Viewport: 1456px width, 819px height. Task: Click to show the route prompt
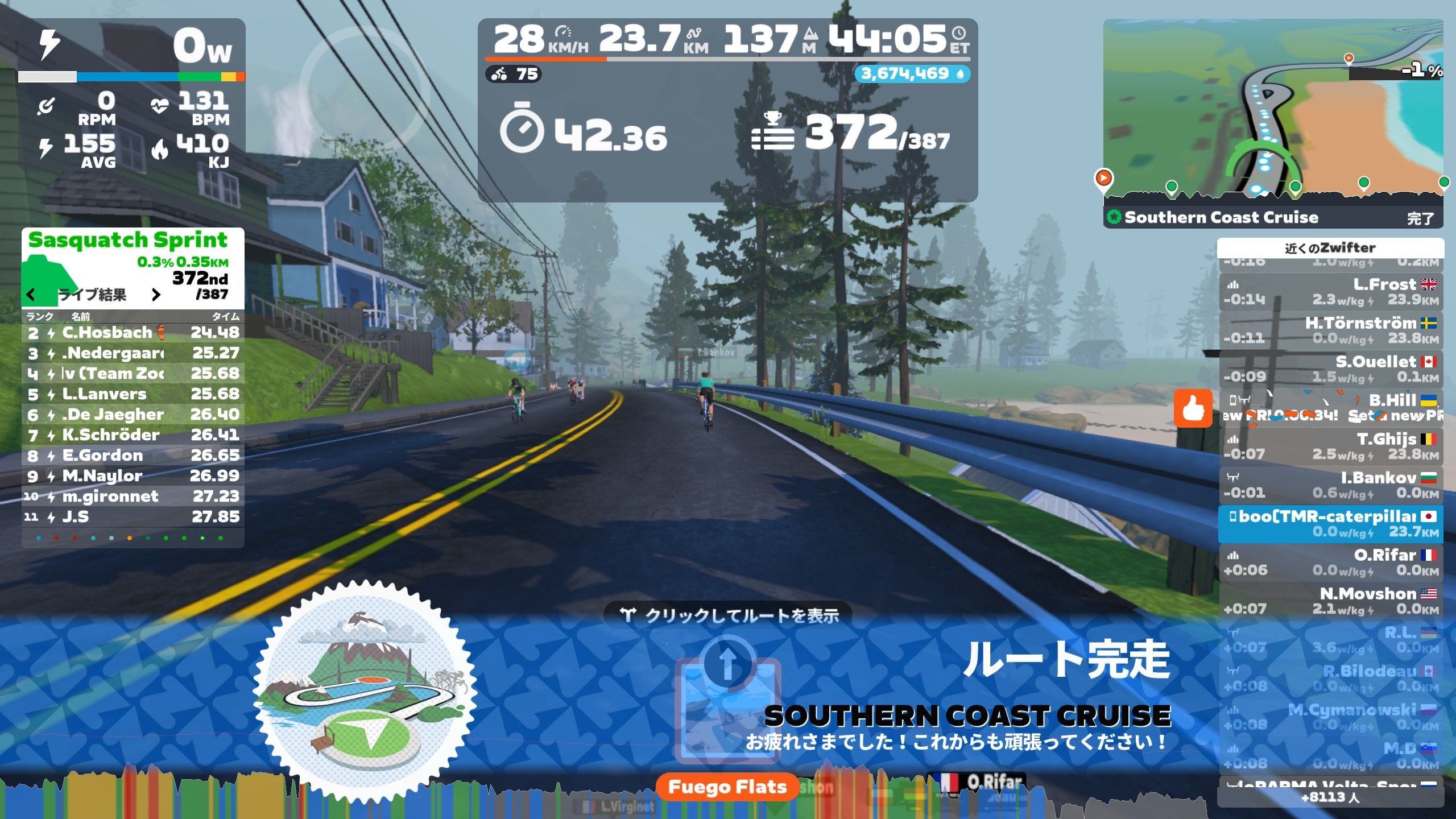coord(730,615)
